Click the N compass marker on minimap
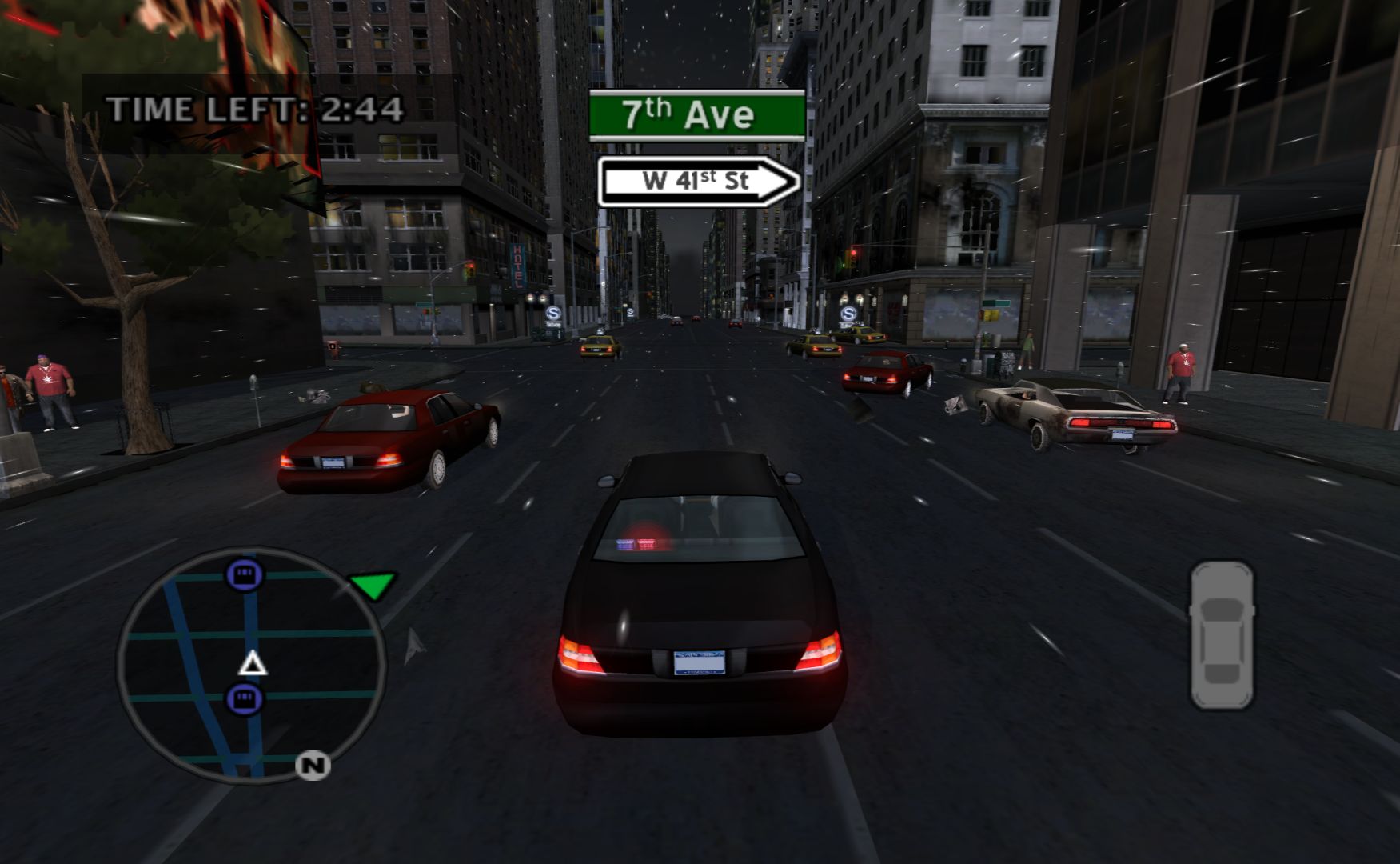 coord(313,766)
